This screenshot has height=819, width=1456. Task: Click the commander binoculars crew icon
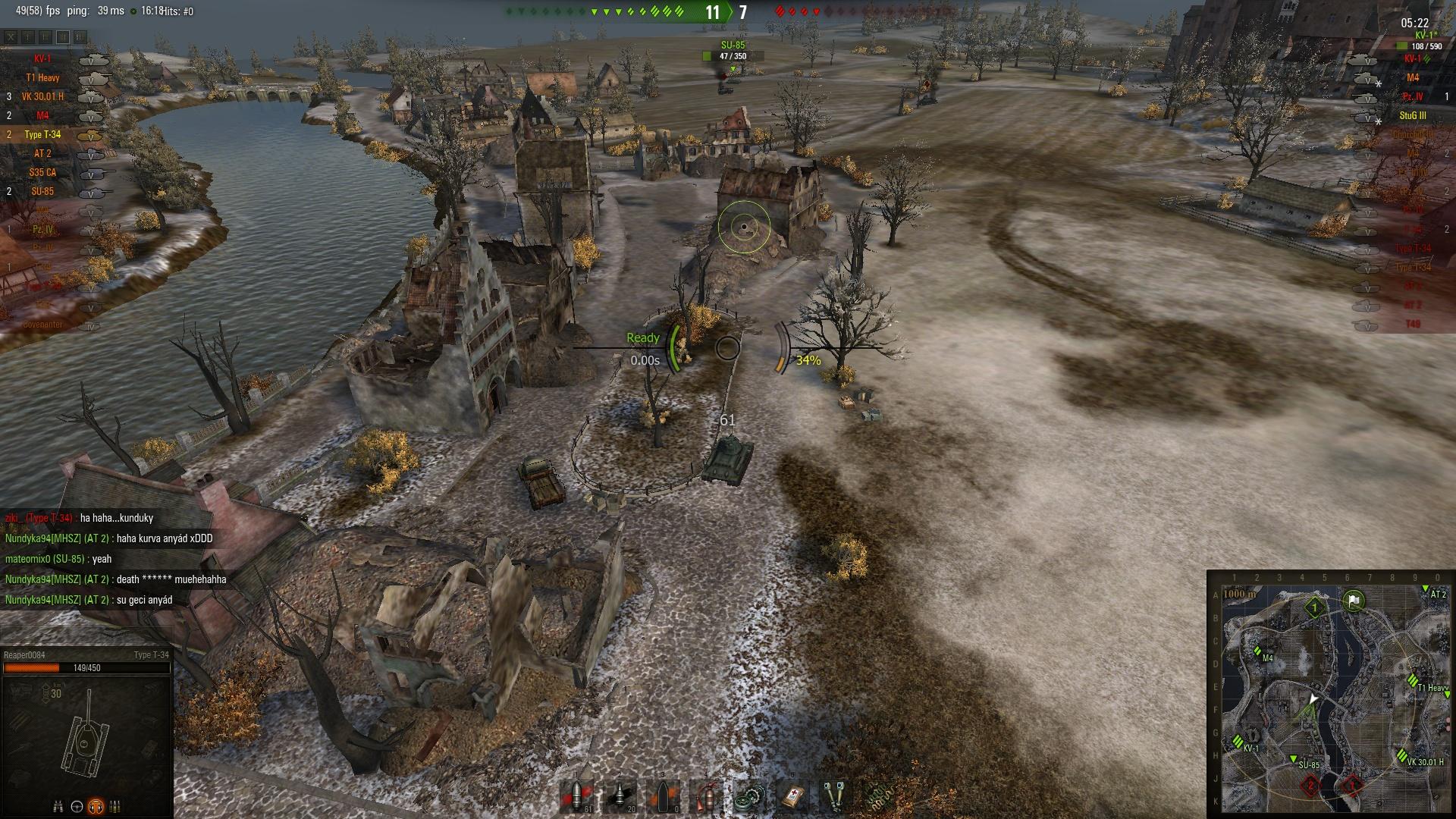pyautogui.click(x=58, y=805)
